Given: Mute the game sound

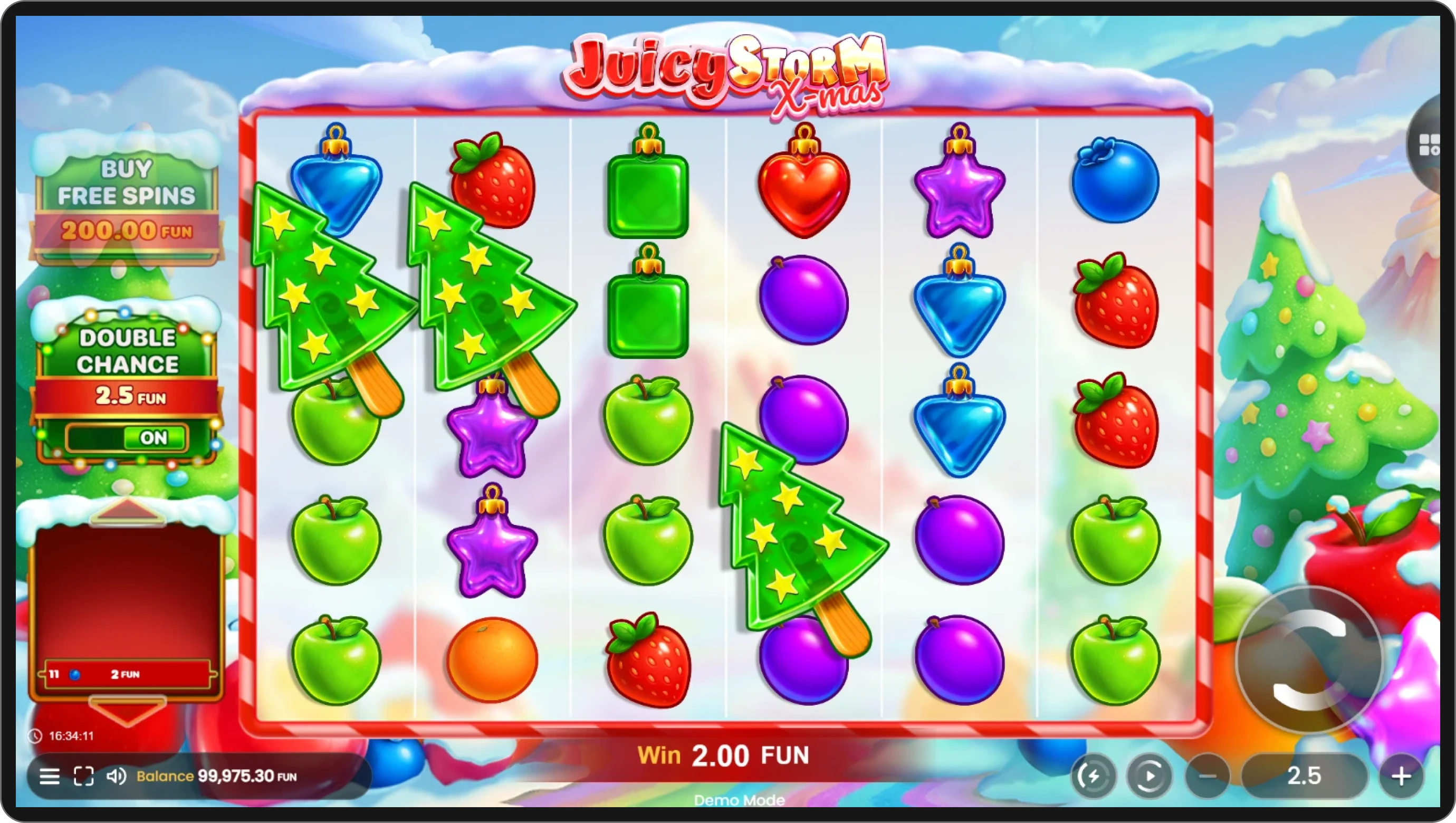Looking at the screenshot, I should point(116,776).
